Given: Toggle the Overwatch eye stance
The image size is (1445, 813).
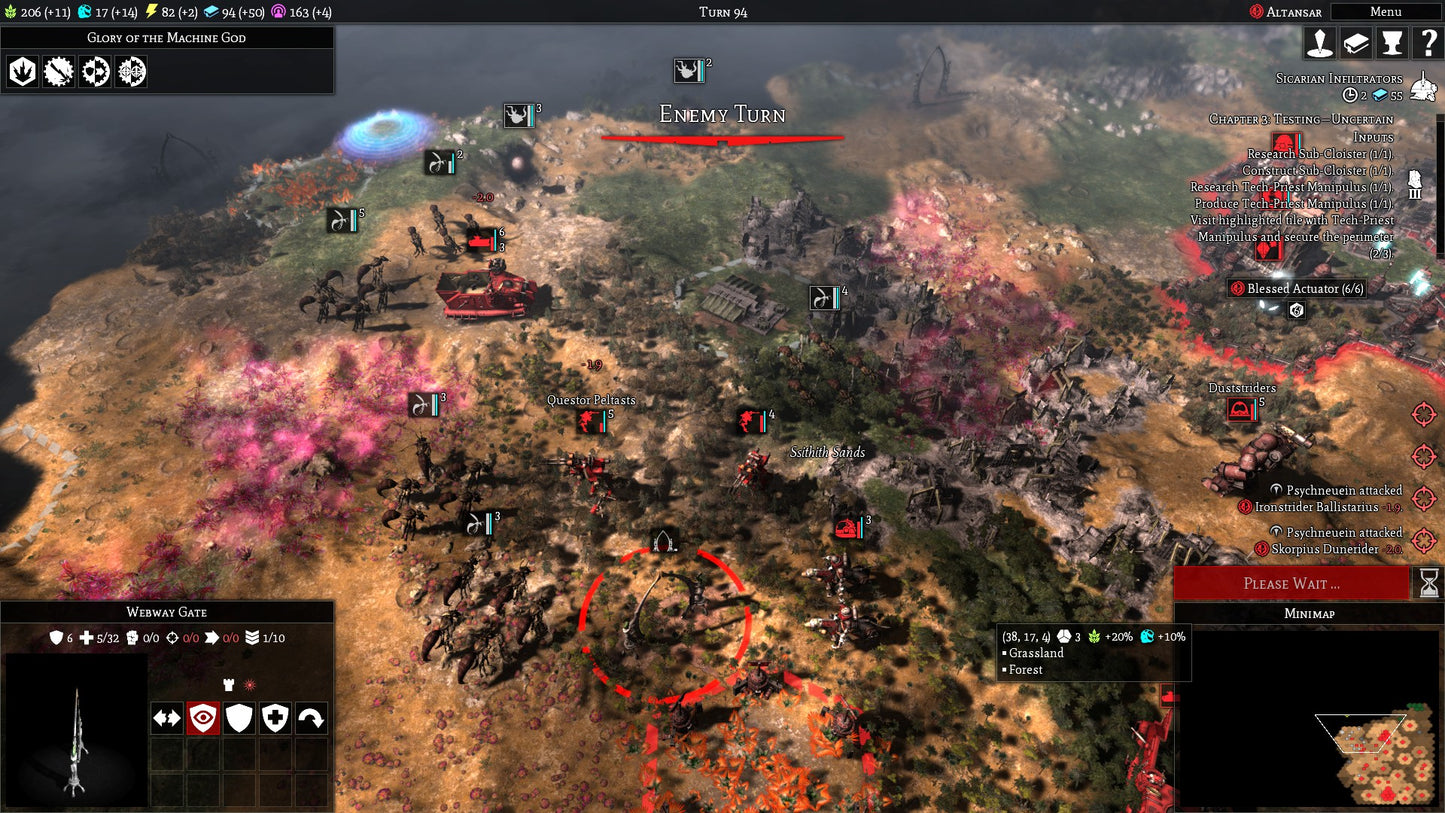Looking at the screenshot, I should point(202,718).
